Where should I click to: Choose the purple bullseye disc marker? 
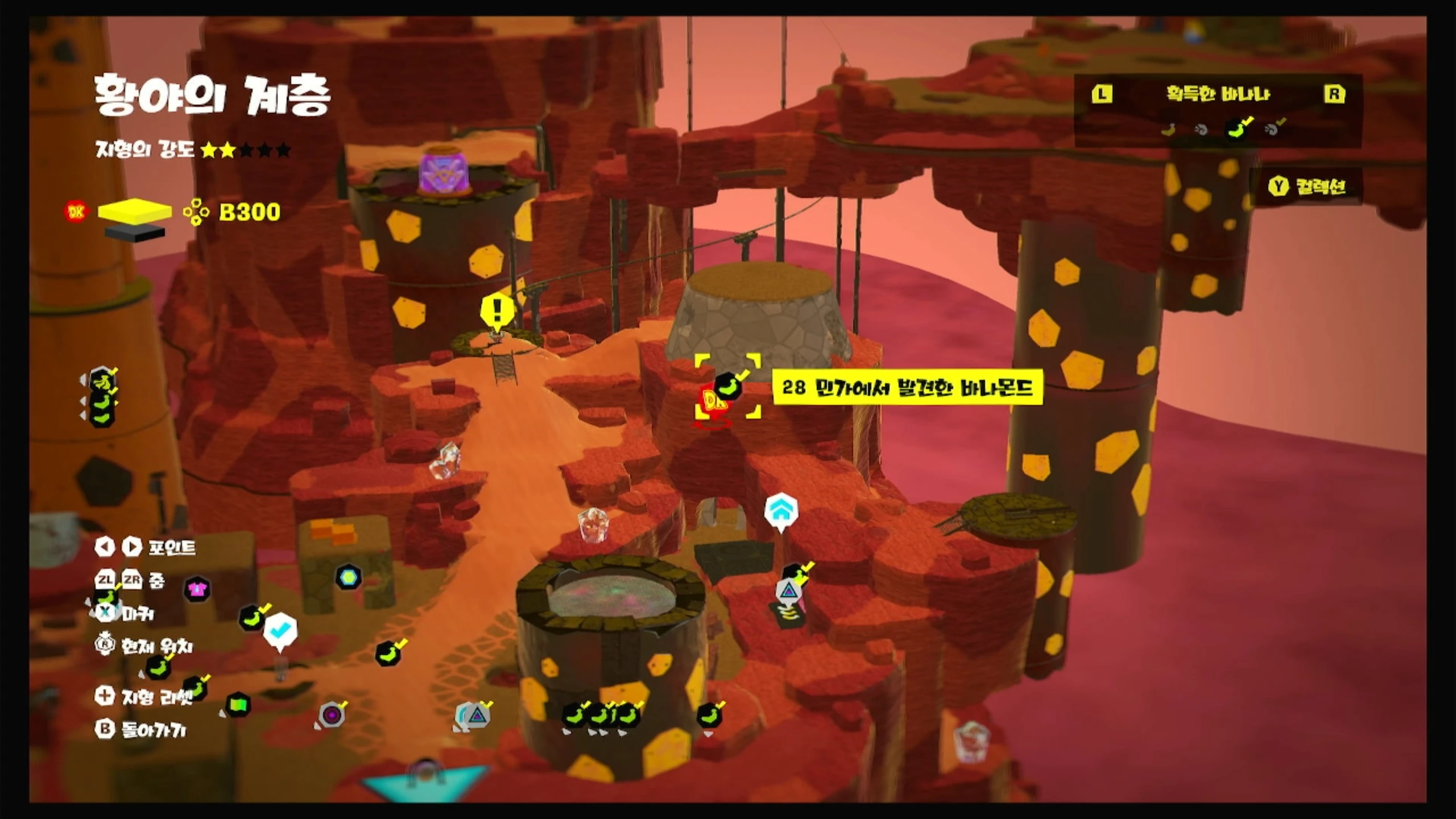point(332,714)
